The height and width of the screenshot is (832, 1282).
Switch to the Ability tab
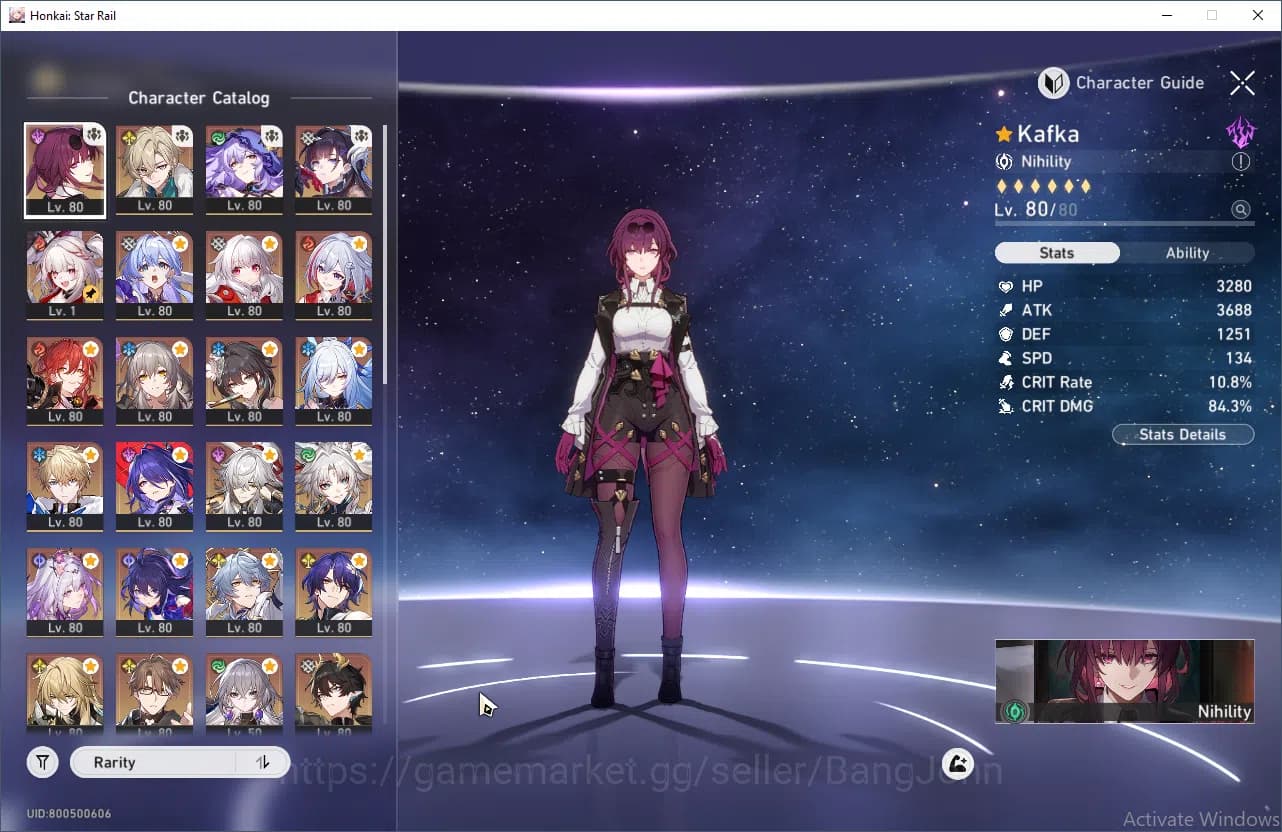click(1187, 252)
